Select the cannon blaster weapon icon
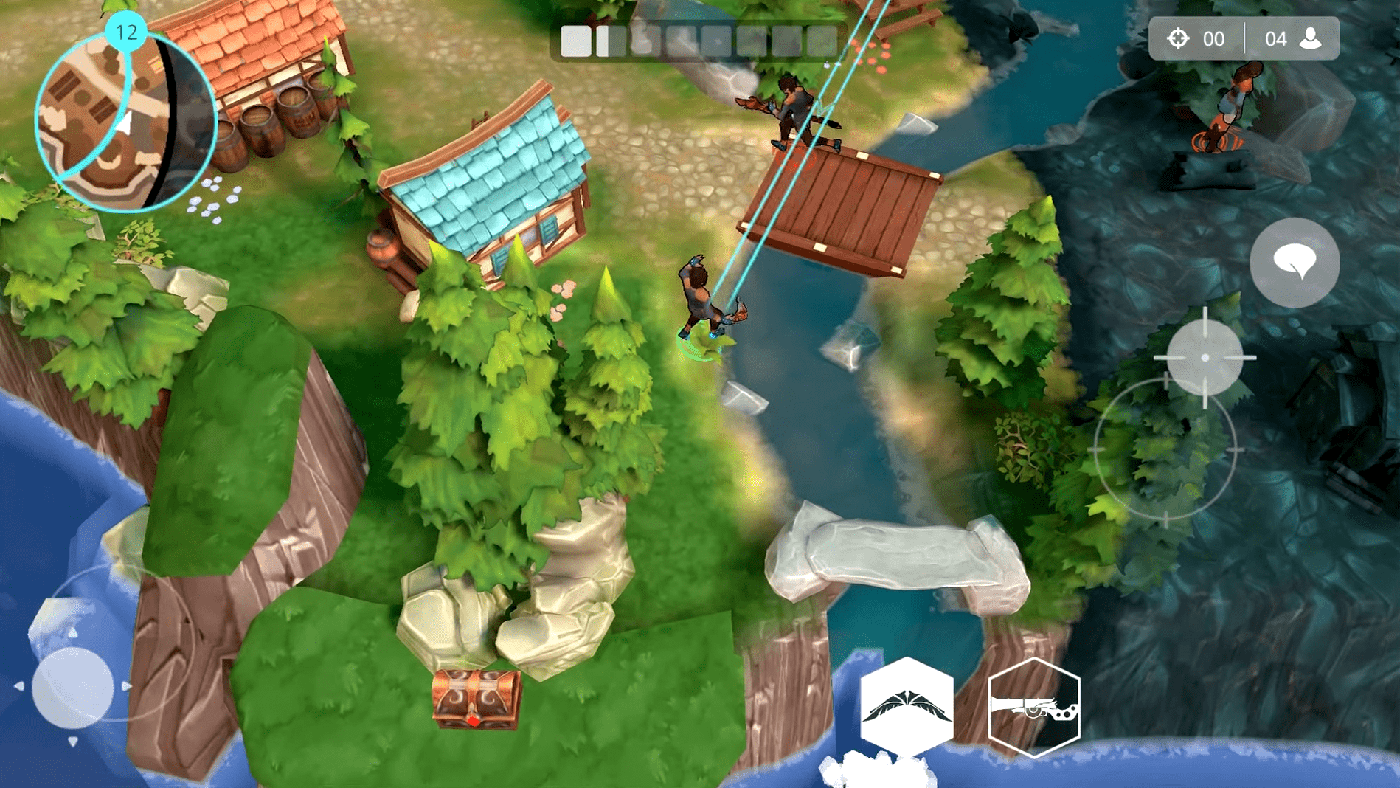Viewport: 1400px width, 788px height. pos(1035,706)
